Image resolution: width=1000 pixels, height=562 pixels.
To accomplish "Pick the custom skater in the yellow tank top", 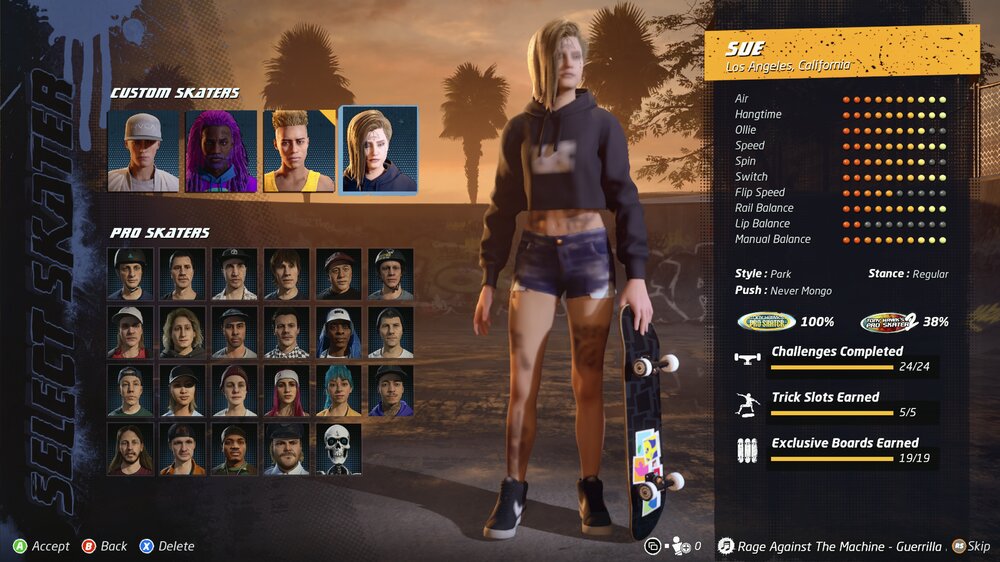I will point(299,151).
